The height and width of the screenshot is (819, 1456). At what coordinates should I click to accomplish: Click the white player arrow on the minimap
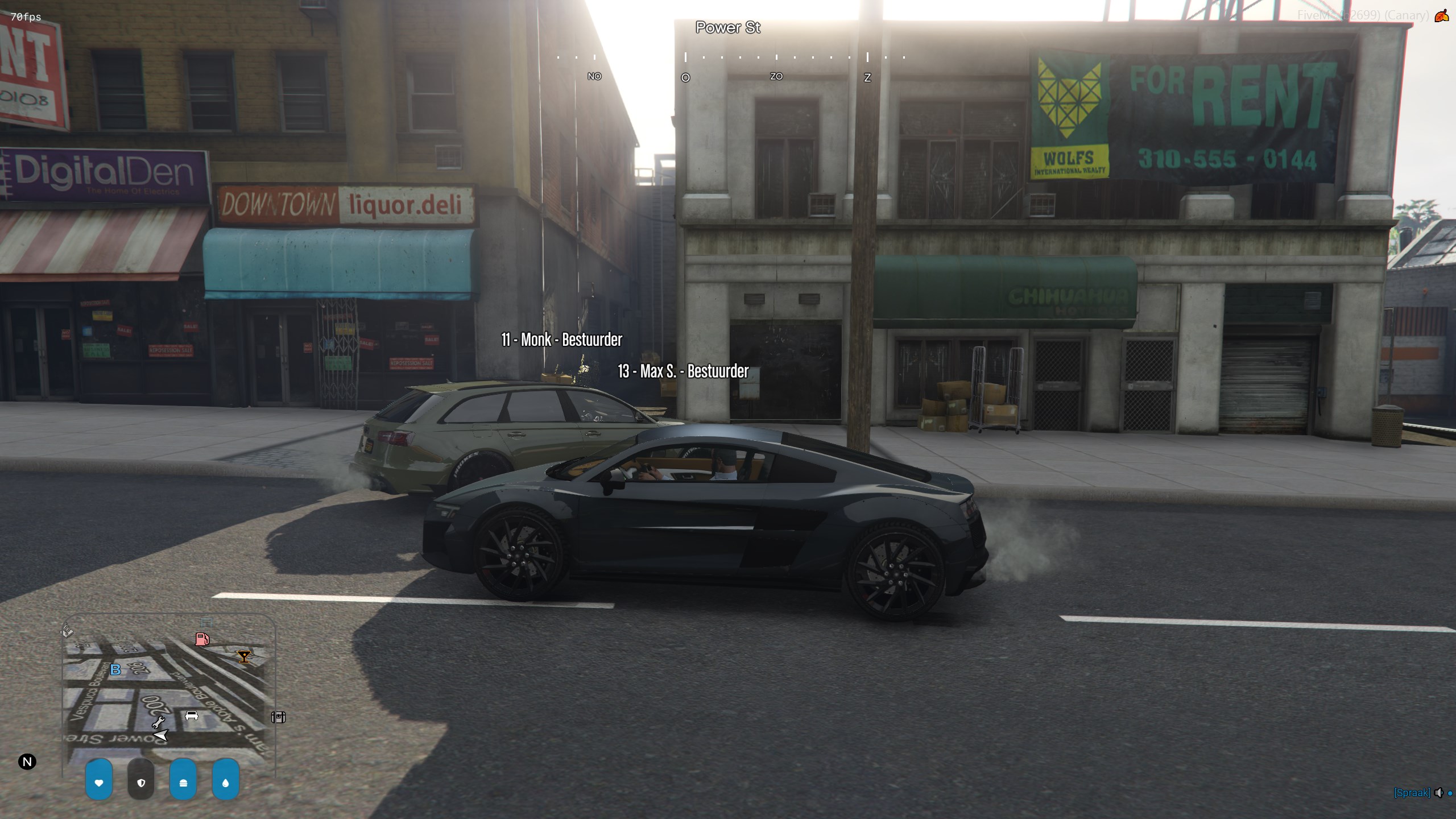[161, 735]
